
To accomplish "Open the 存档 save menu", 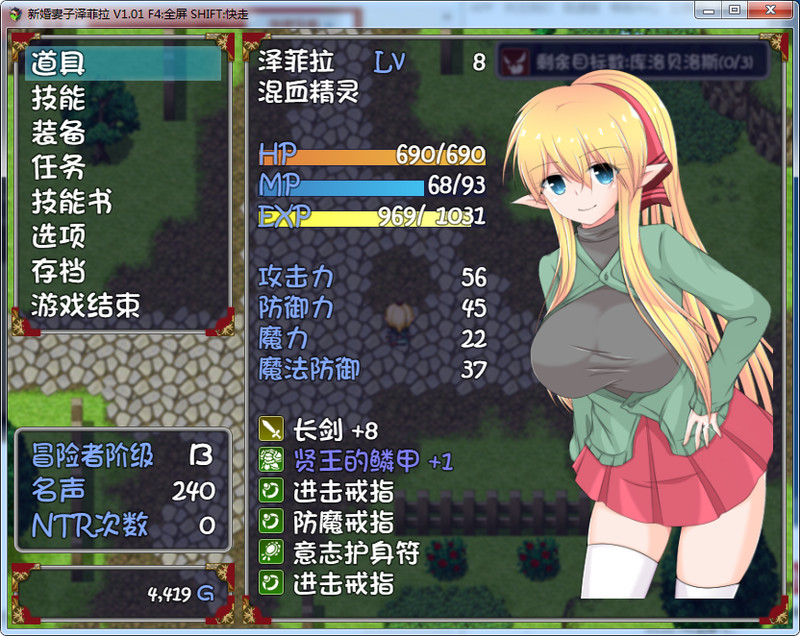I will click(x=58, y=271).
